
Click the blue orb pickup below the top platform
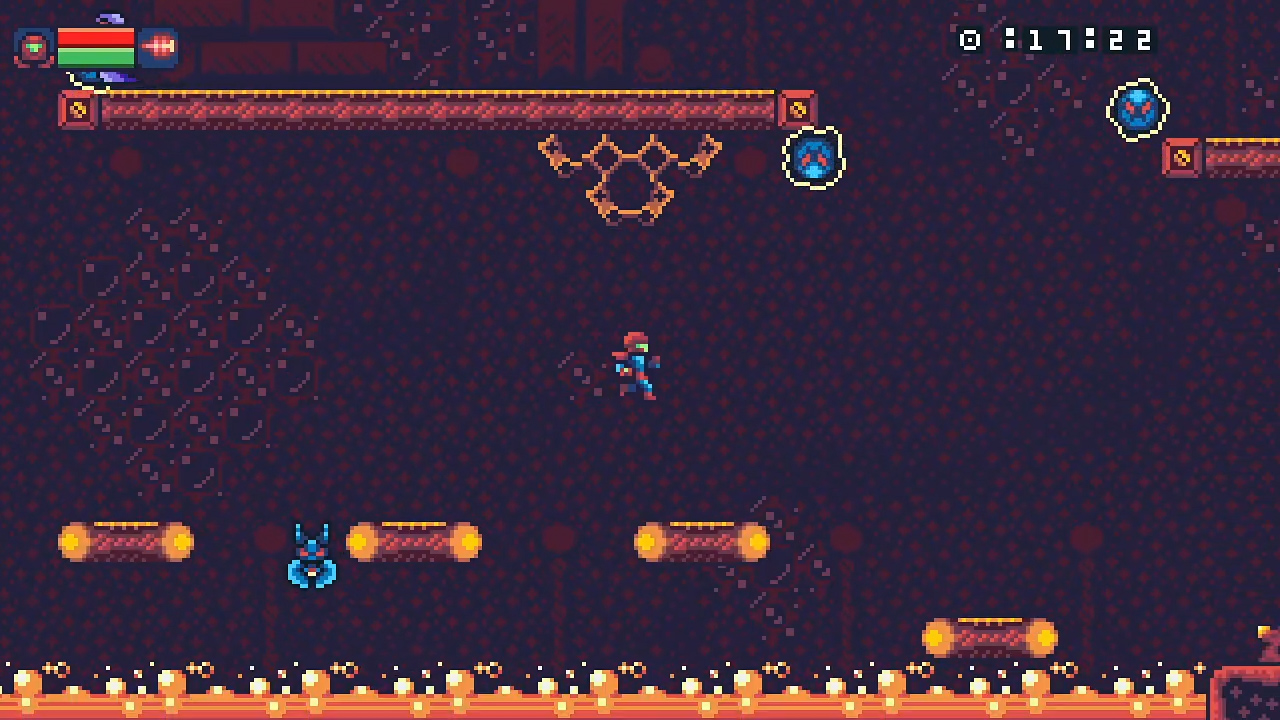tap(815, 158)
